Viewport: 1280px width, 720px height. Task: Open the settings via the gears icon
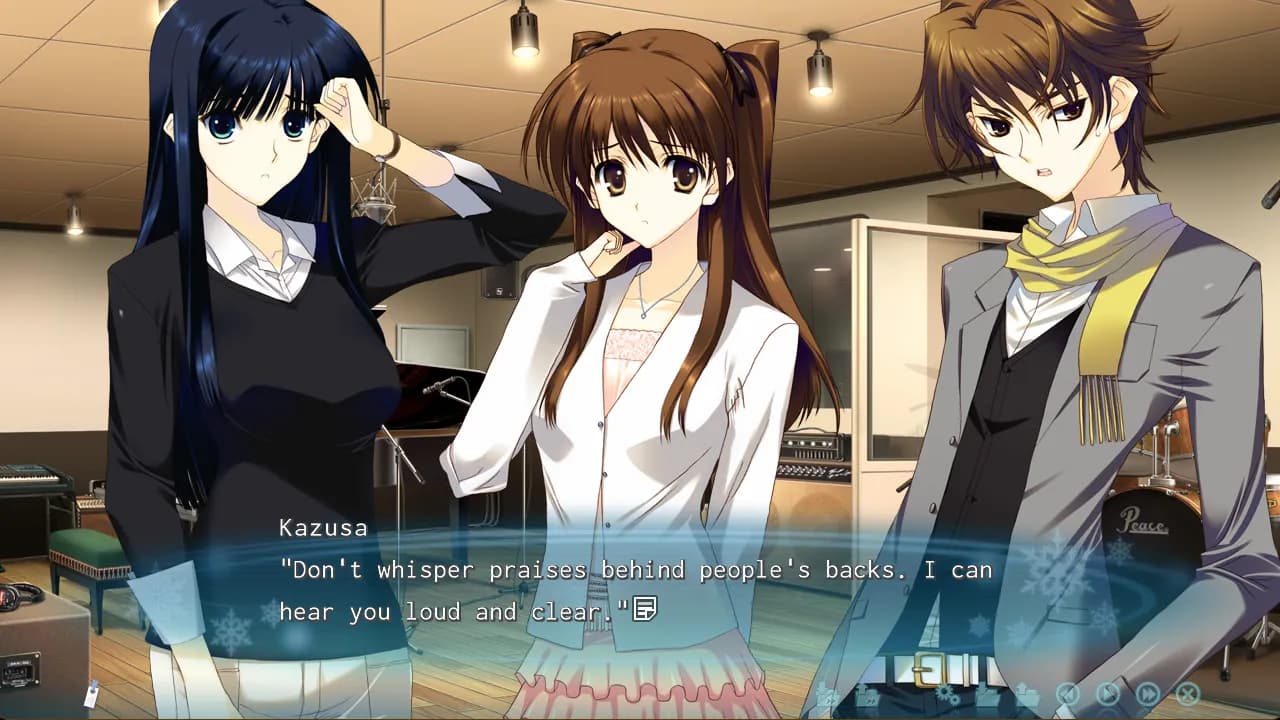pyautogui.click(x=946, y=695)
